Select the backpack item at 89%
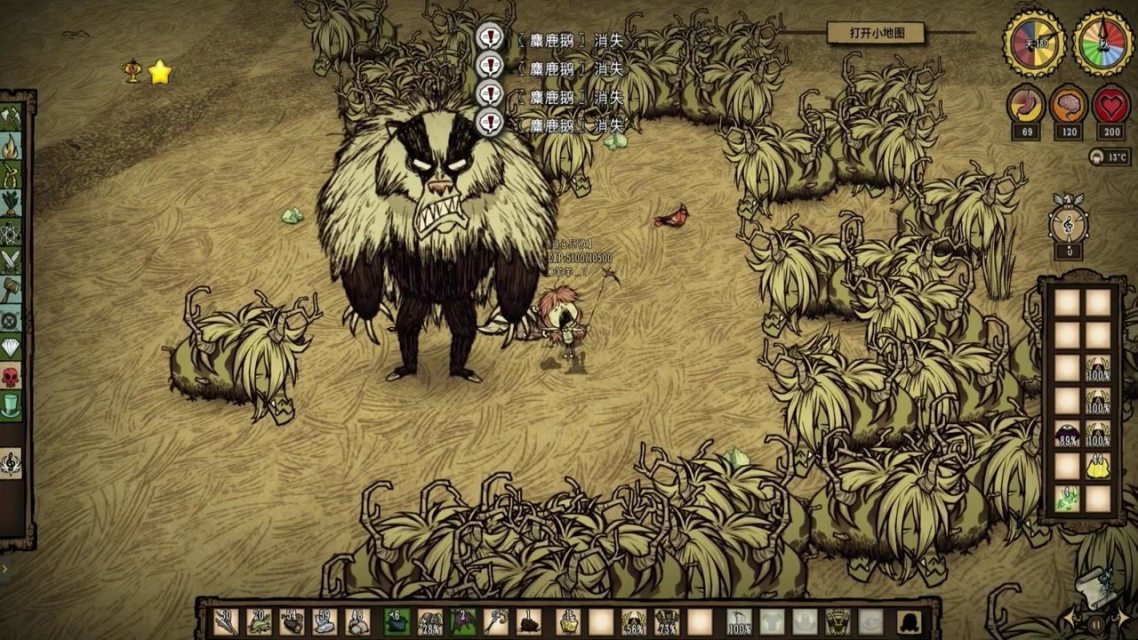The height and width of the screenshot is (640, 1138). [1067, 435]
